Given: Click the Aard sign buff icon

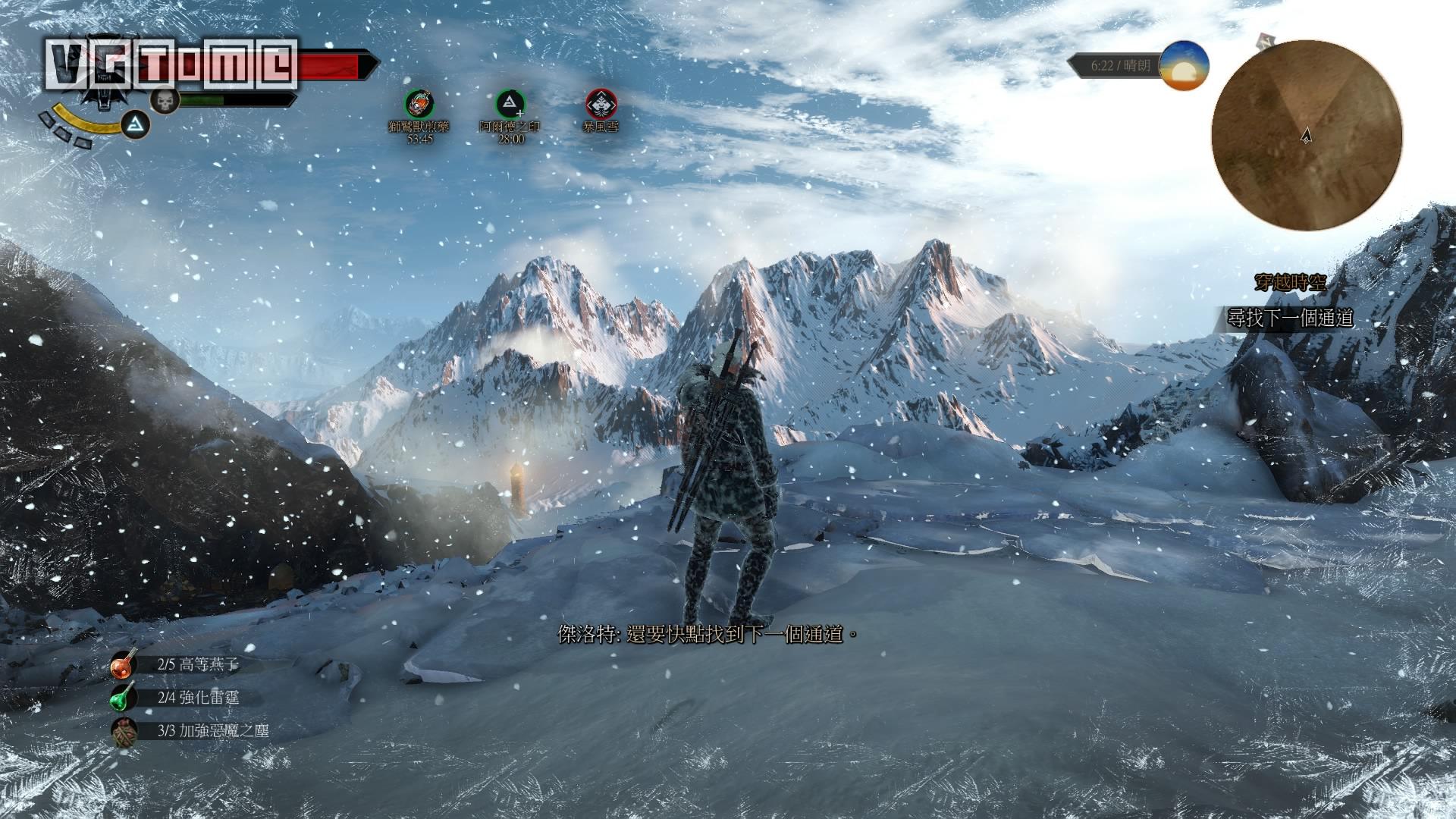Looking at the screenshot, I should pos(510,103).
